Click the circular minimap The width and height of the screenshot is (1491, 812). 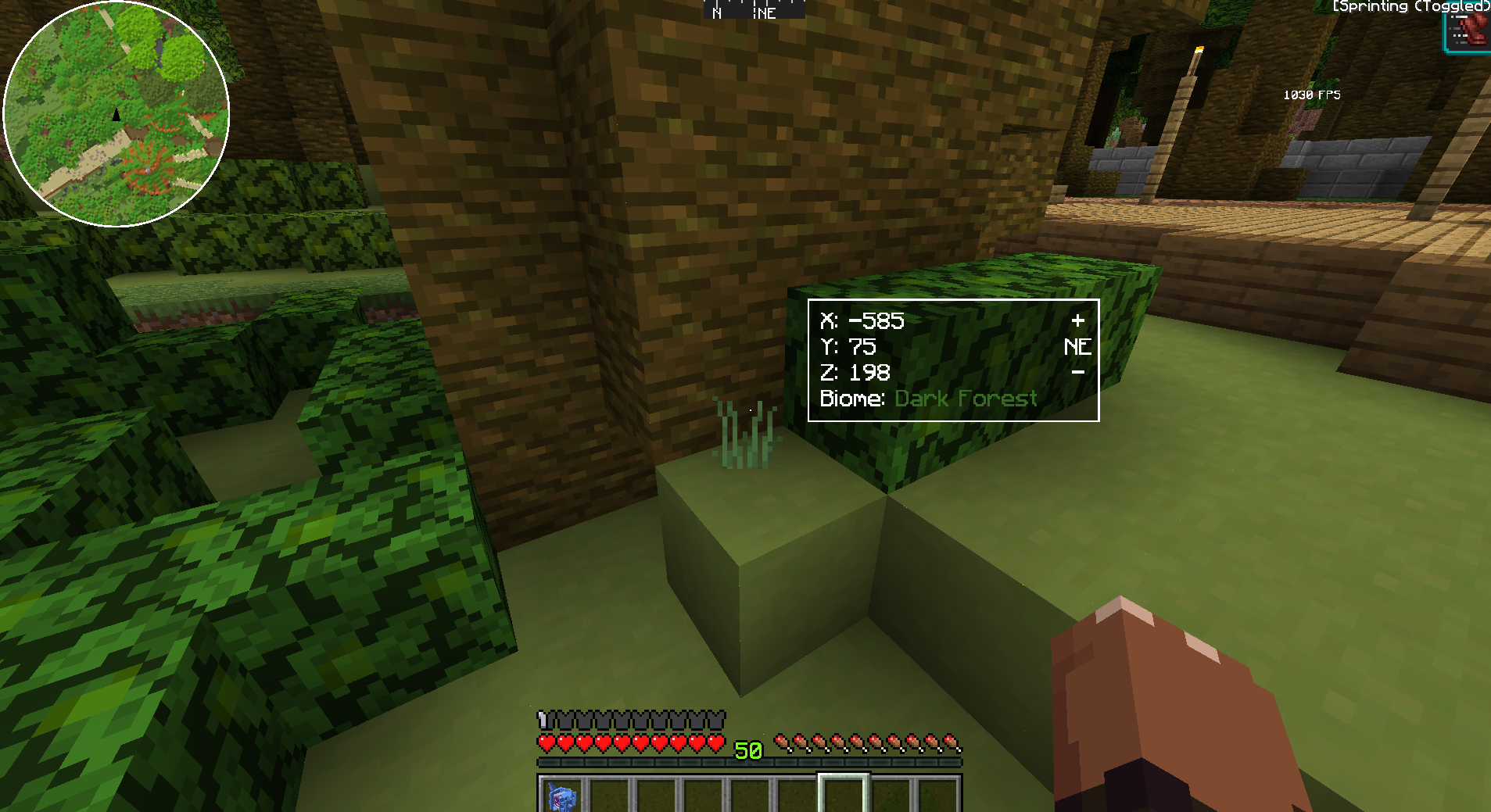(116, 114)
